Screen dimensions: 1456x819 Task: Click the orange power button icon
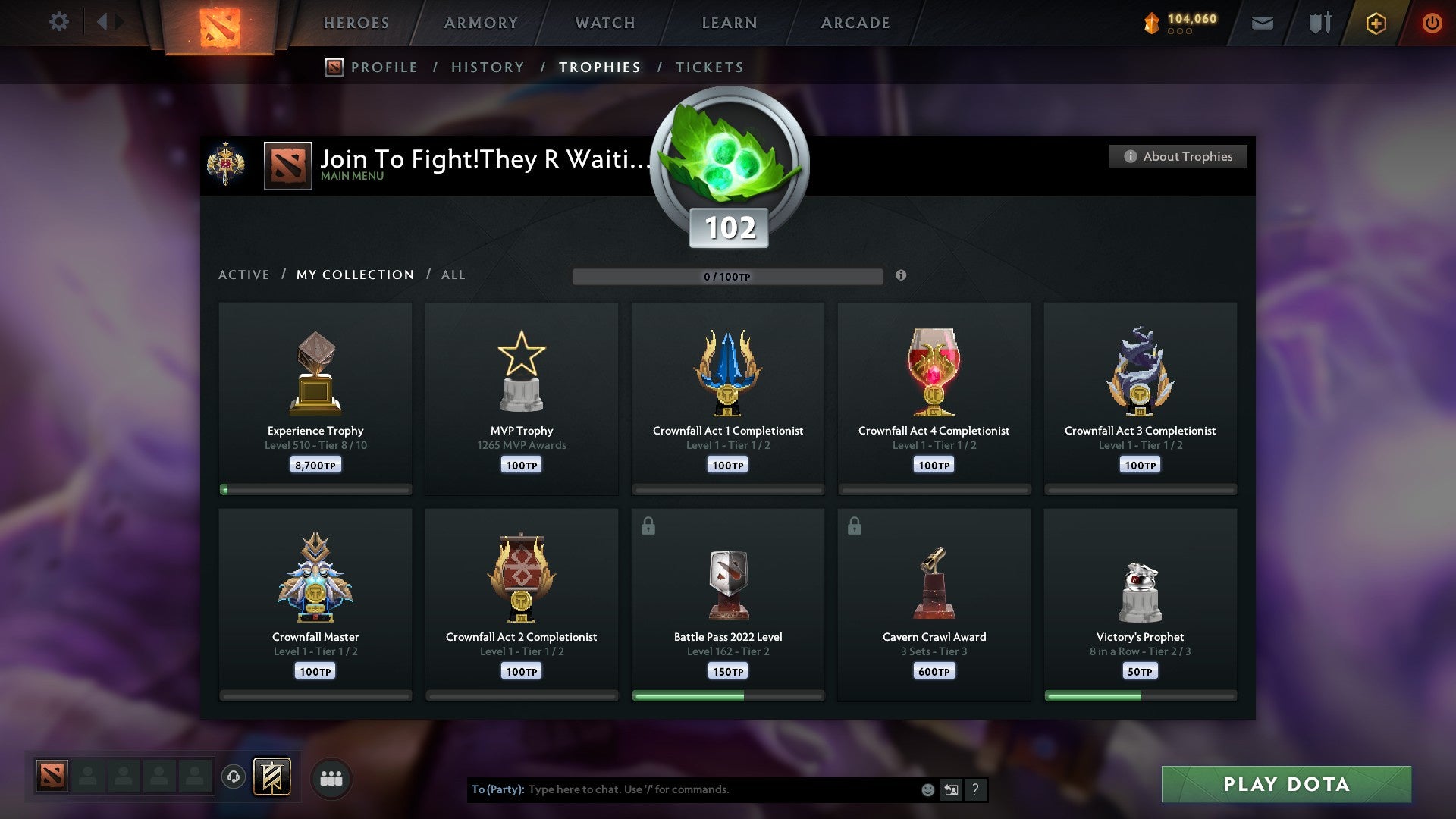pyautogui.click(x=1432, y=23)
